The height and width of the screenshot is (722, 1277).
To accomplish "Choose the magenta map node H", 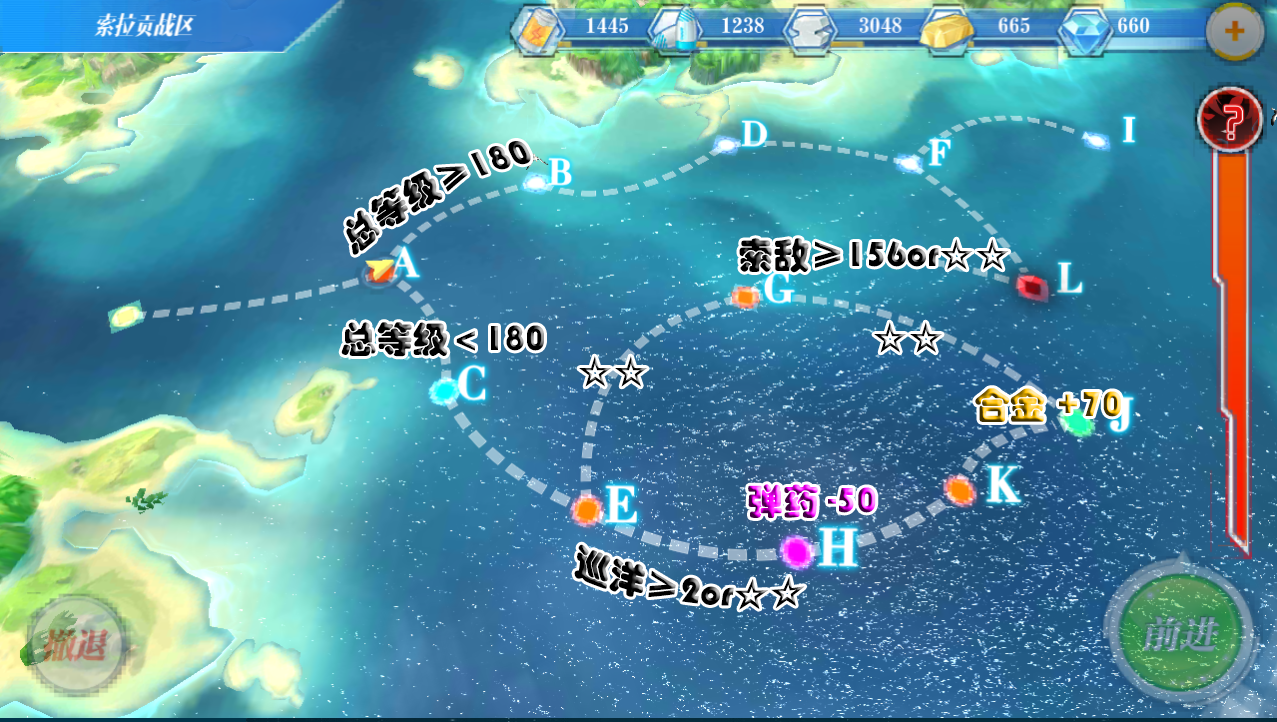I will (x=796, y=550).
